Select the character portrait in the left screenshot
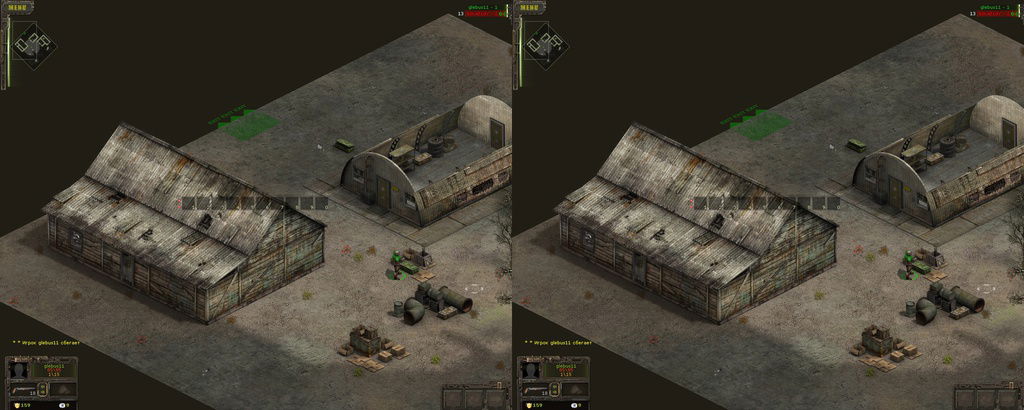This screenshot has width=1024, height=410. coord(19,370)
